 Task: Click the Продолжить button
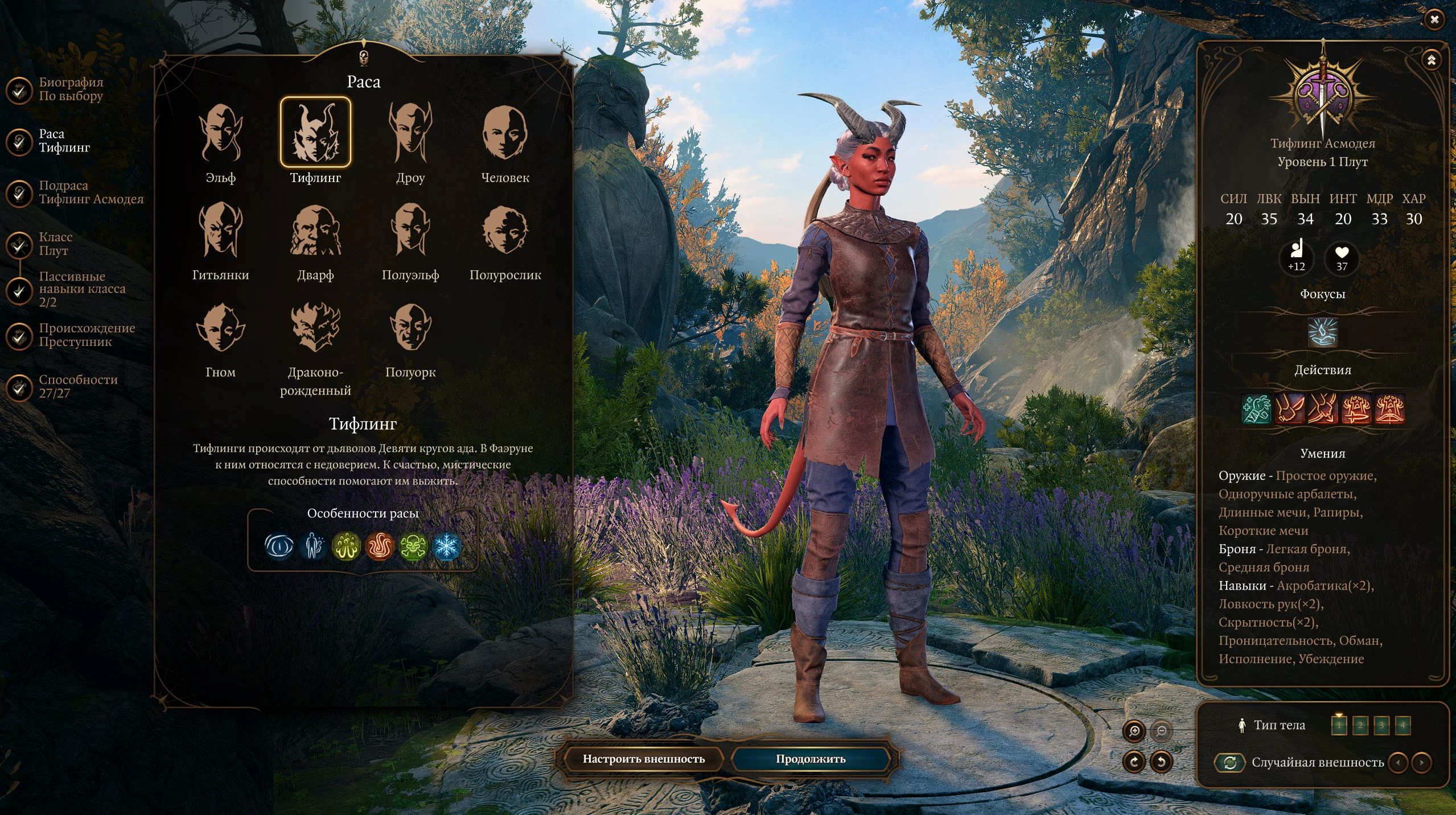pos(810,759)
